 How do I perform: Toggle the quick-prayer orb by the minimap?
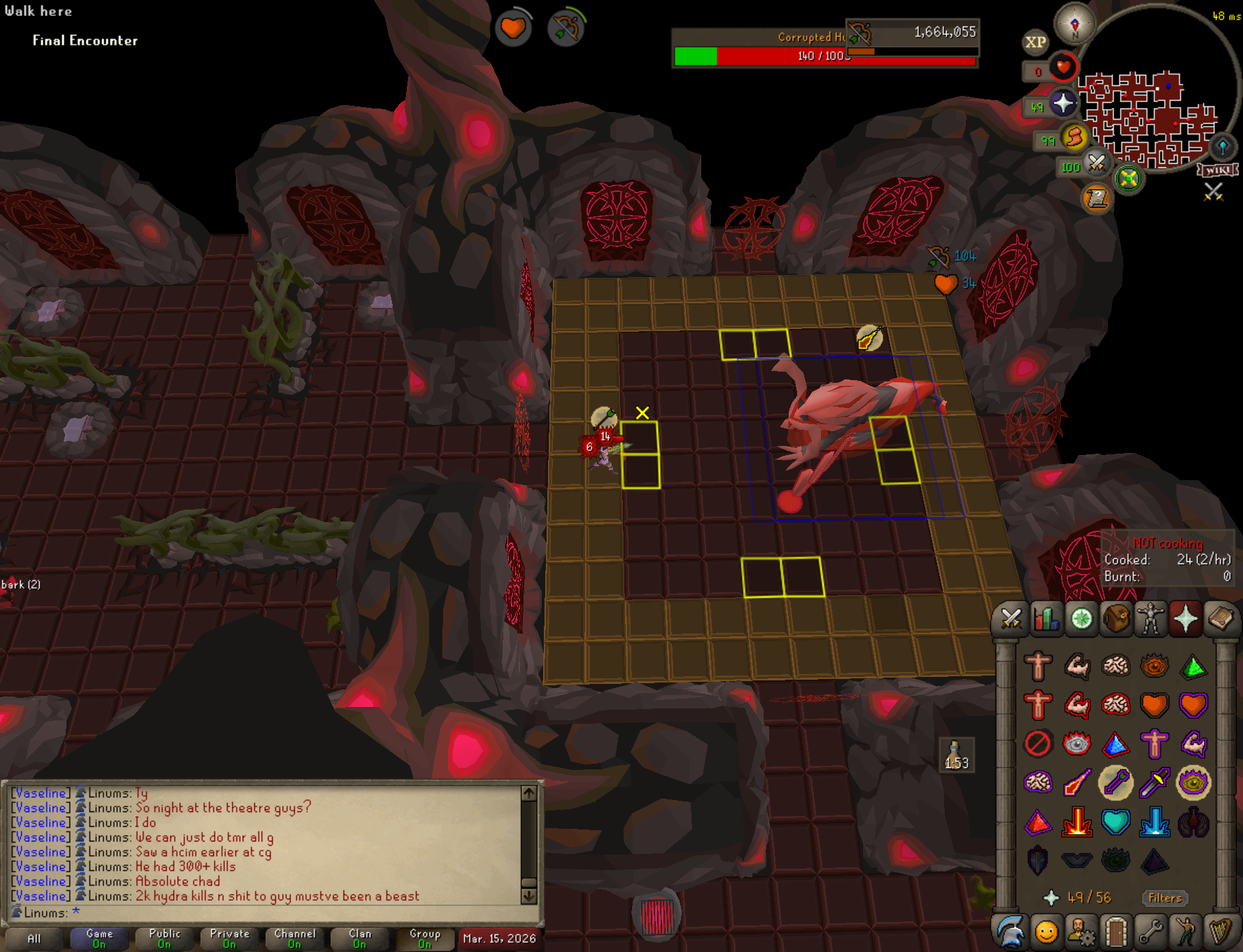pos(1062,104)
